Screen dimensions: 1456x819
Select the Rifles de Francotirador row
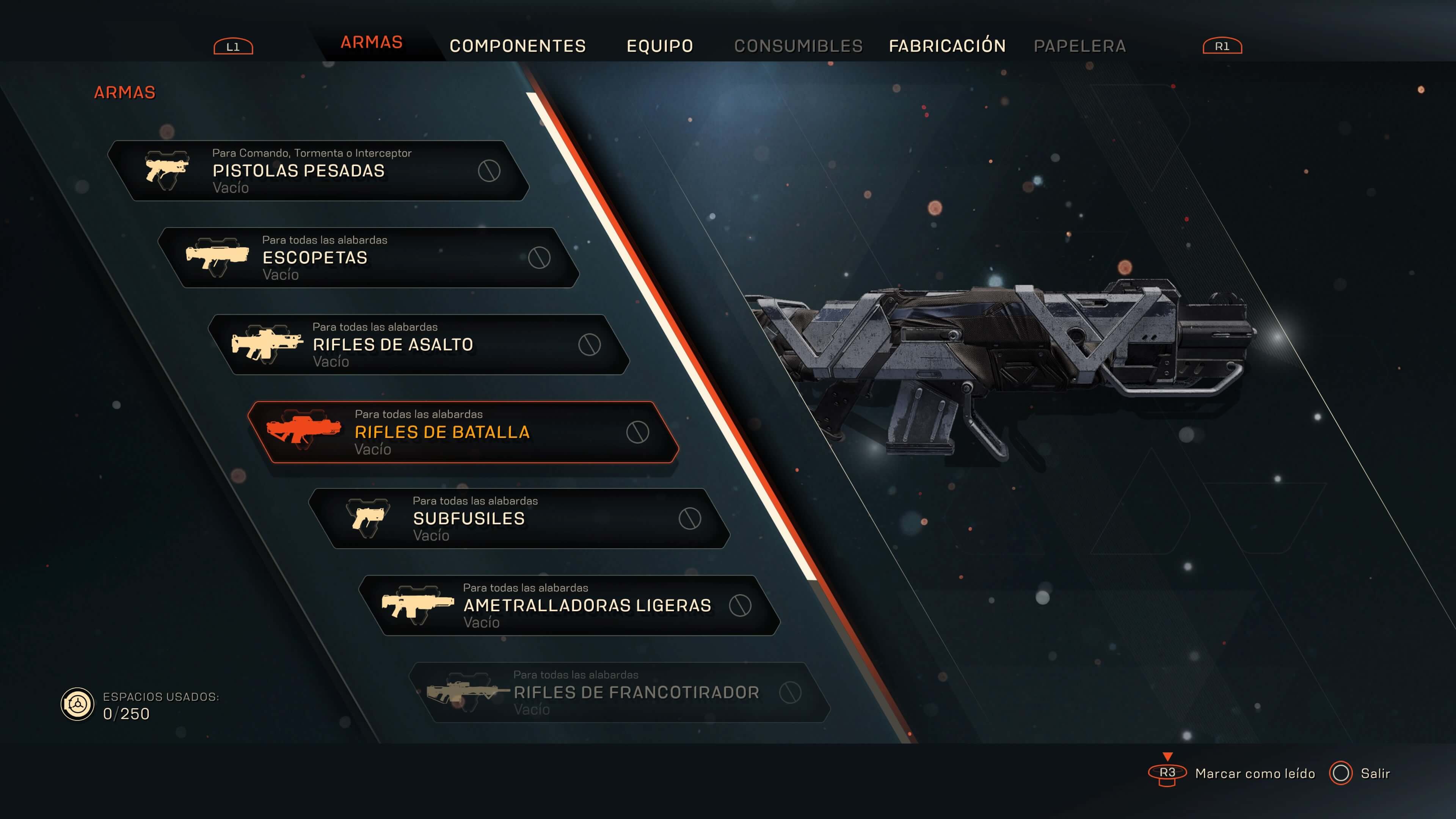click(620, 692)
